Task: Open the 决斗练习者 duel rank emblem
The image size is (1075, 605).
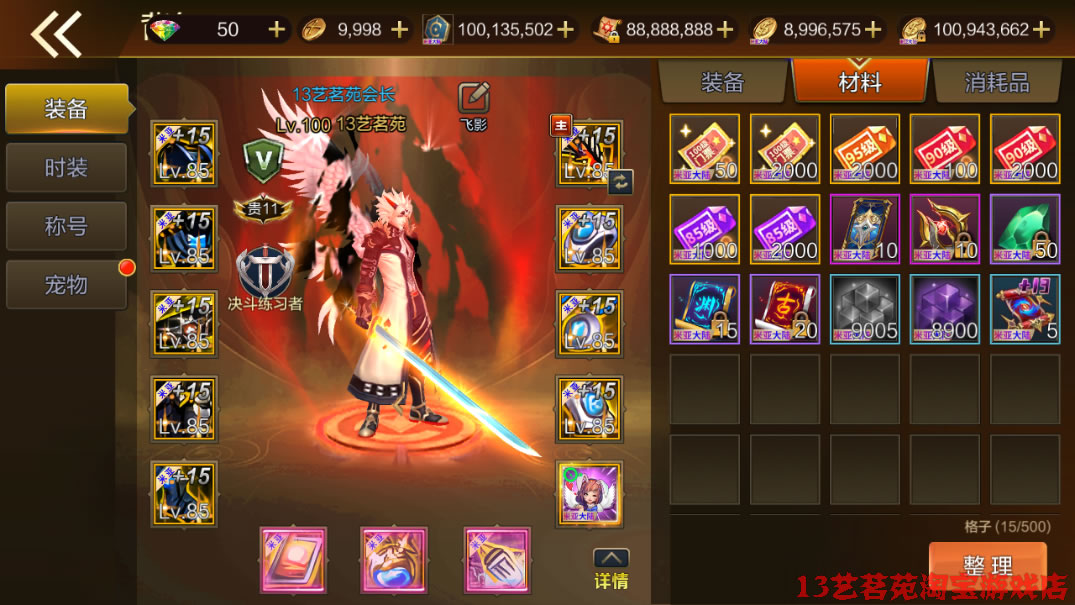Action: [x=264, y=273]
